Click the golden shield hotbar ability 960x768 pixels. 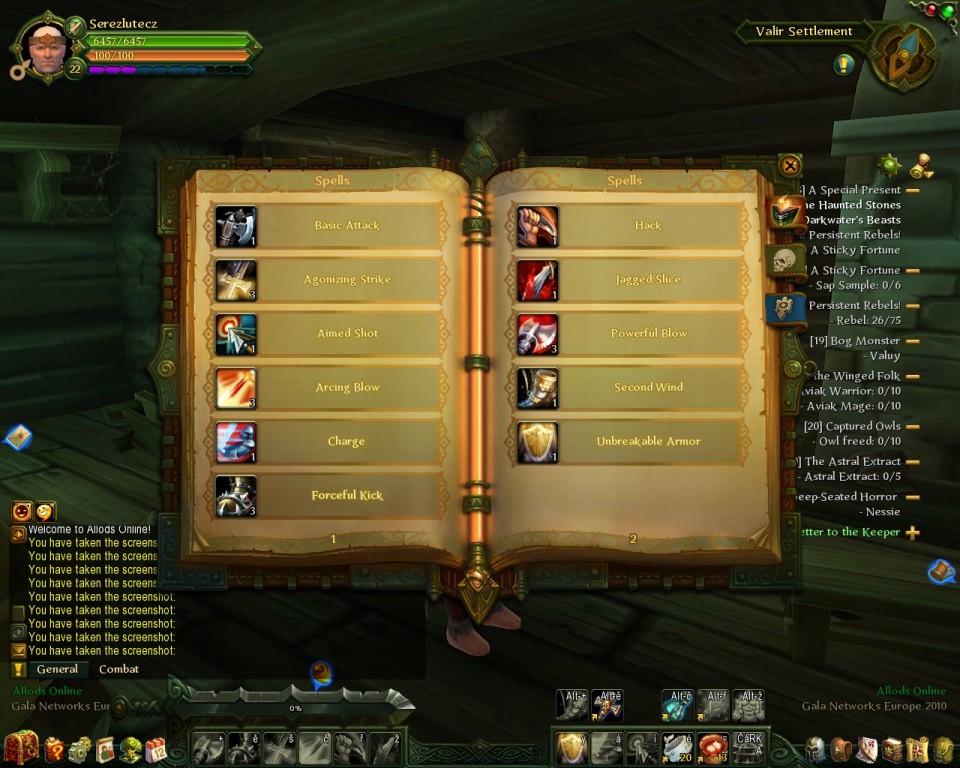[x=570, y=747]
